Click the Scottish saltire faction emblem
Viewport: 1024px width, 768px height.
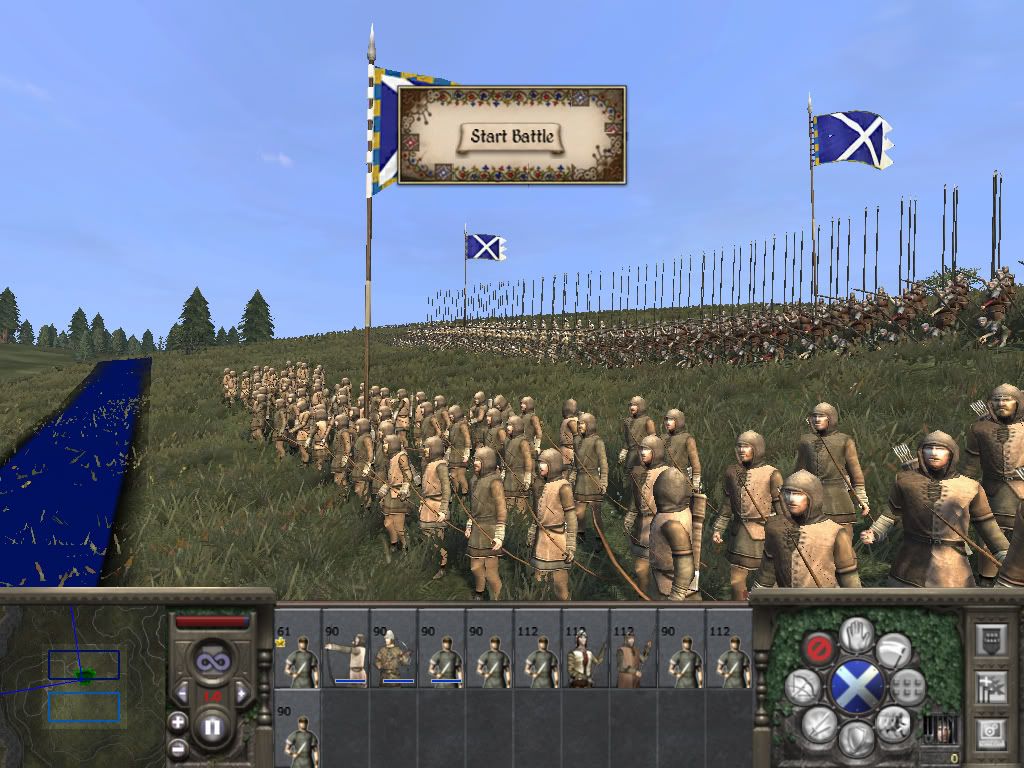tap(856, 687)
